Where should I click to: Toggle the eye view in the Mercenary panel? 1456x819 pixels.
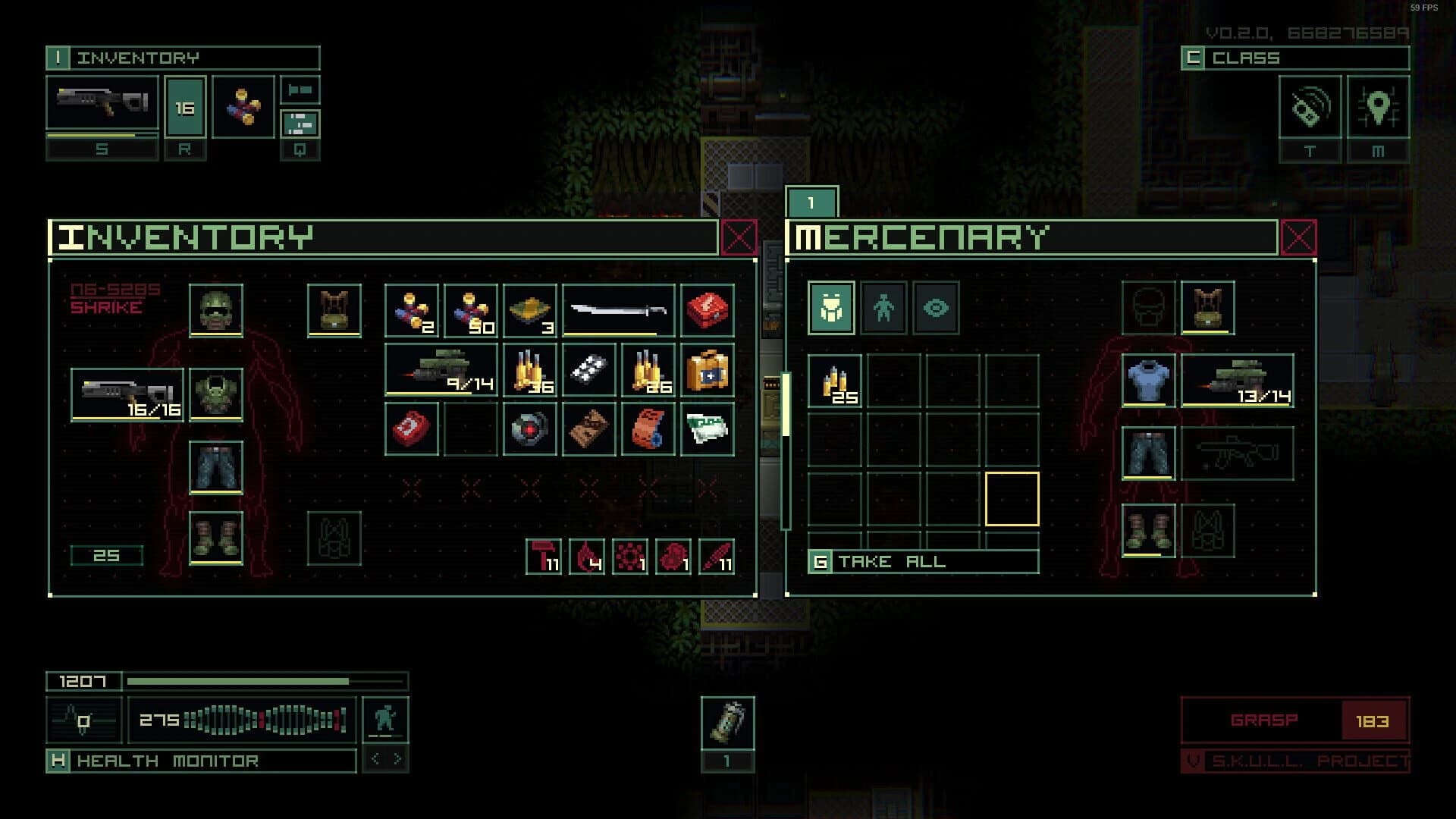pos(934,307)
